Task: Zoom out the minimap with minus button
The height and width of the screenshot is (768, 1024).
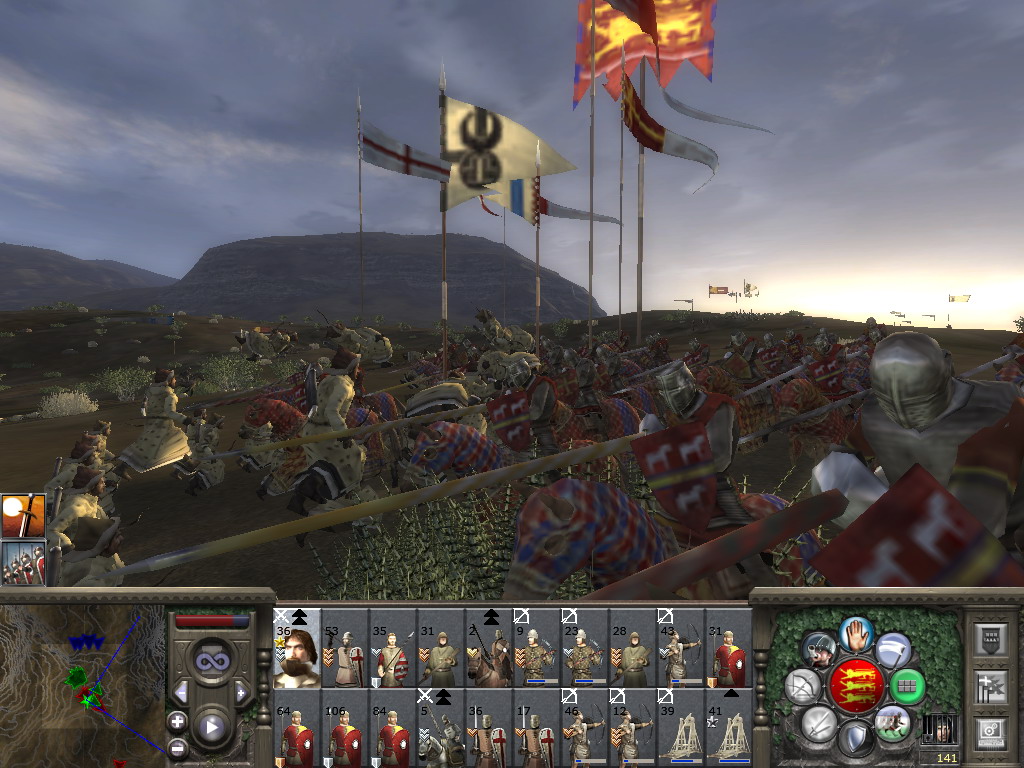Action: (177, 746)
